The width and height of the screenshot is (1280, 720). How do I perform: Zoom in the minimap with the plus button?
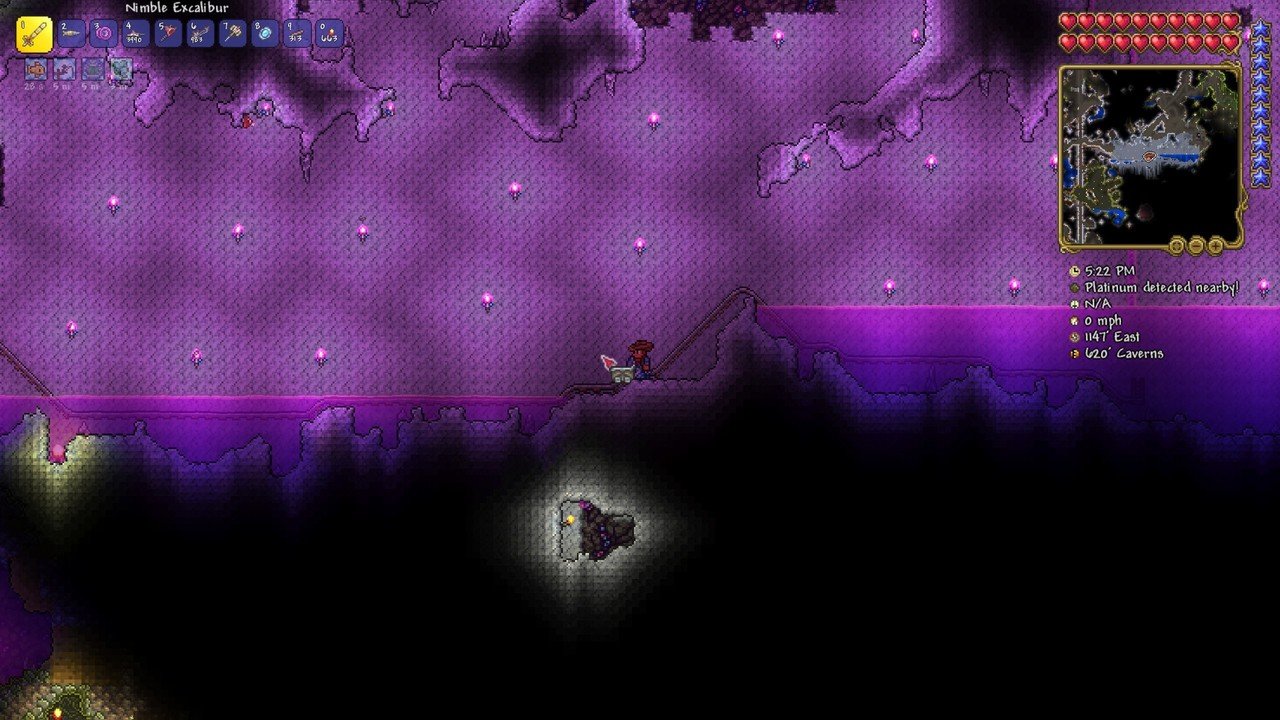1214,246
